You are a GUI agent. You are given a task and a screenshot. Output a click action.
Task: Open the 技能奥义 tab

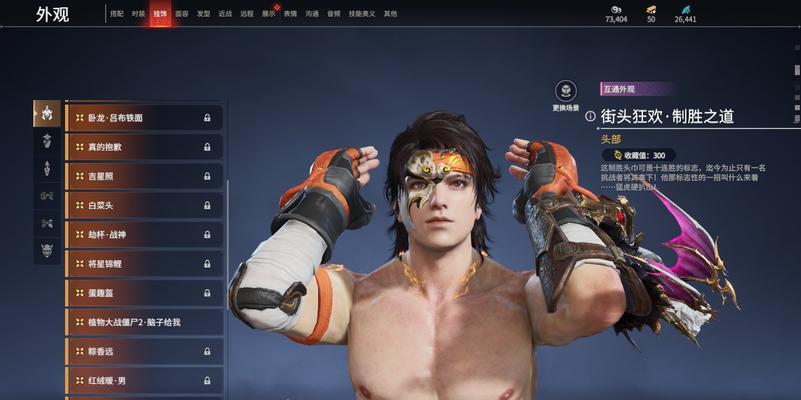(361, 14)
